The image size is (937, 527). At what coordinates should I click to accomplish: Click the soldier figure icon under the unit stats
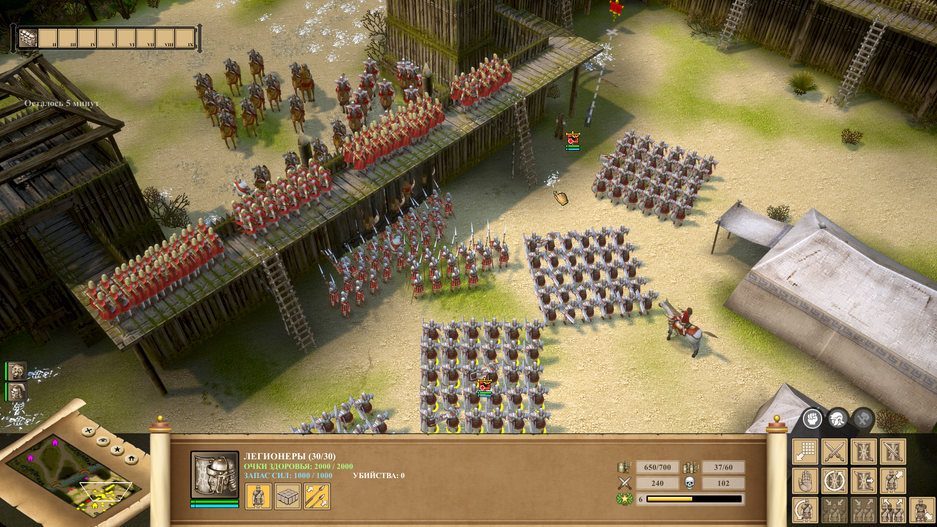[258, 495]
